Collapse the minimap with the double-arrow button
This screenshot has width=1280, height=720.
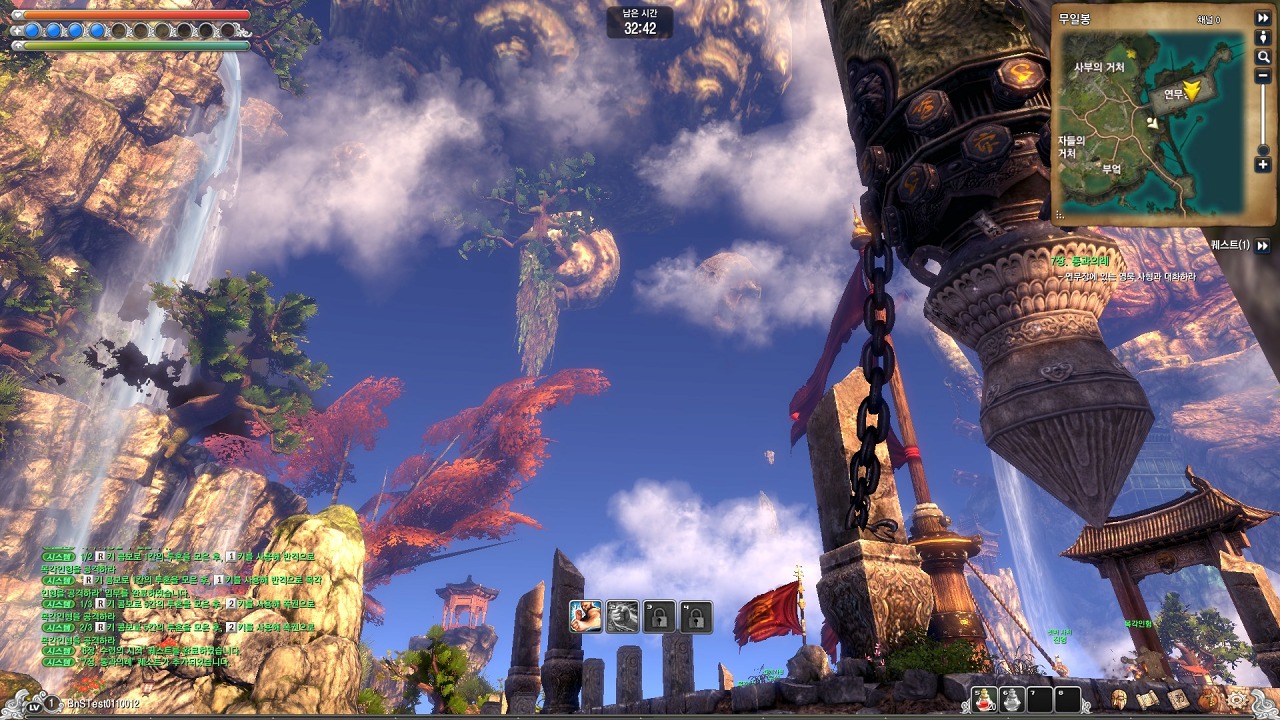pyautogui.click(x=1263, y=18)
